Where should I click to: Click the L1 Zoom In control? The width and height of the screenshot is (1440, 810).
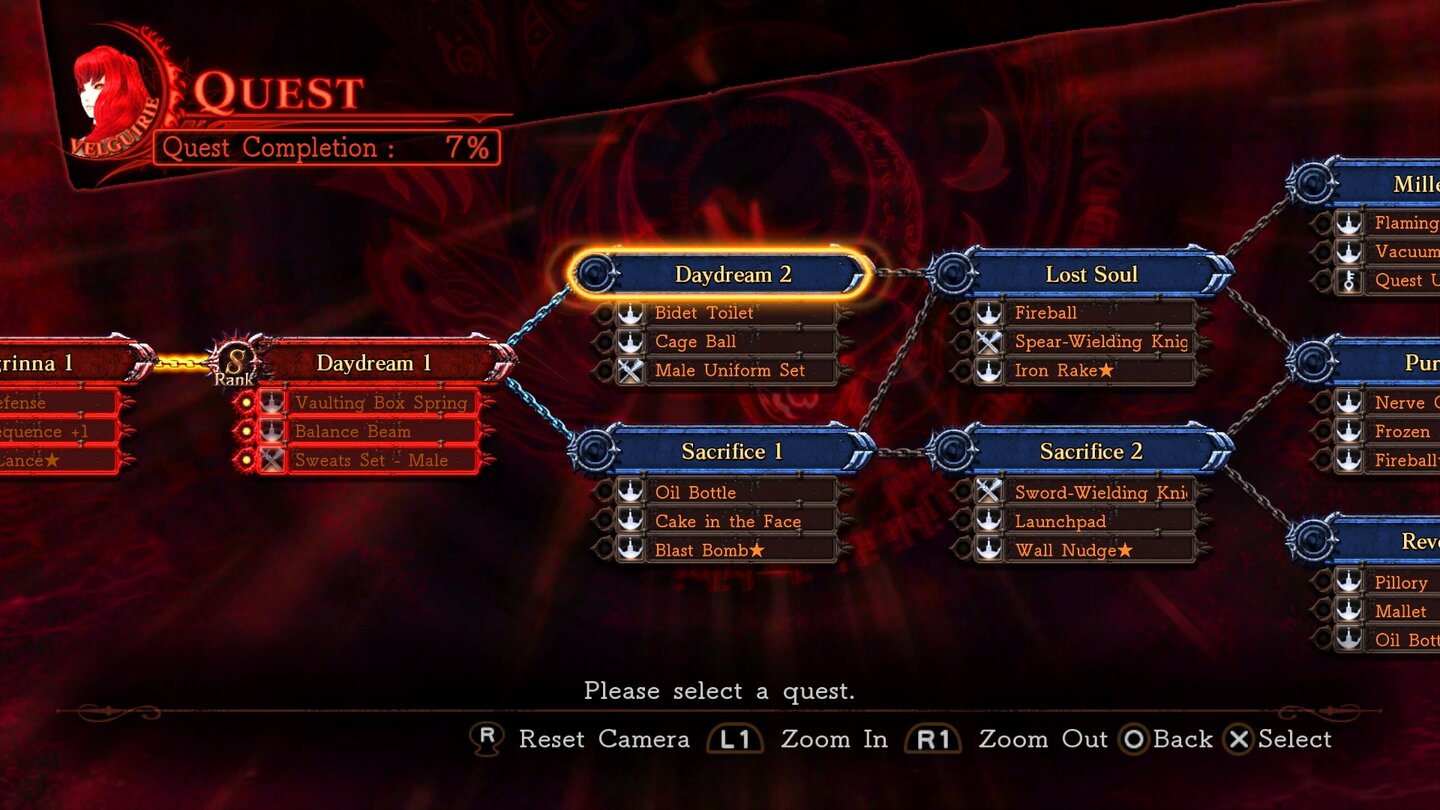click(x=735, y=739)
